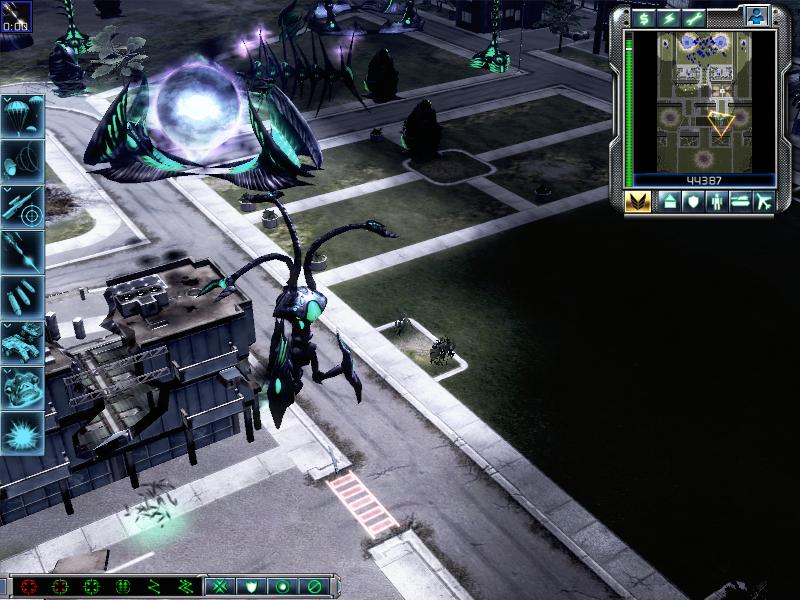Toggle power mode with the lightning button
This screenshot has width=800, height=600.
pyautogui.click(x=667, y=18)
